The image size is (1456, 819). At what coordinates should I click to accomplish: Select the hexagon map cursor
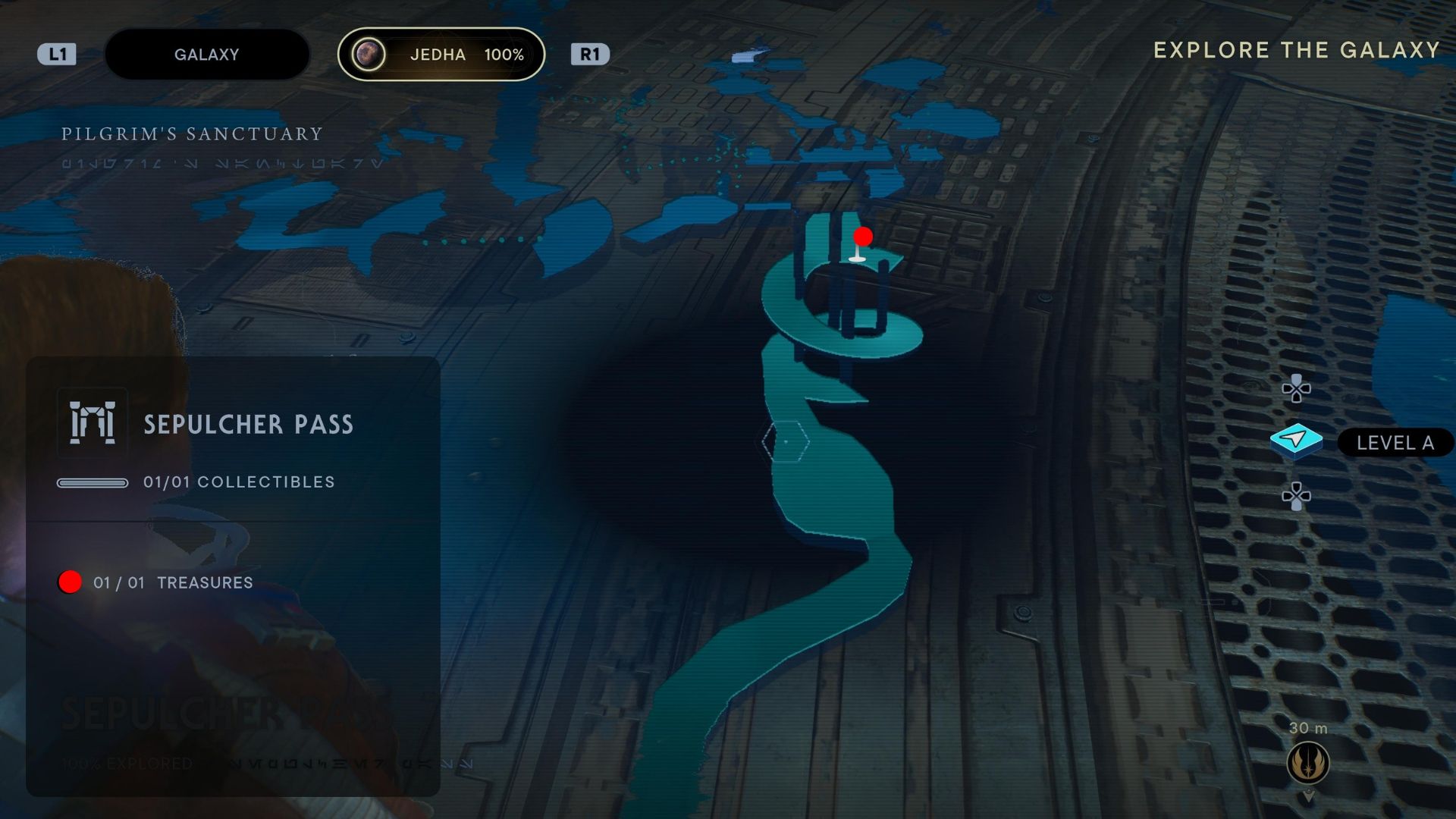[x=786, y=441]
